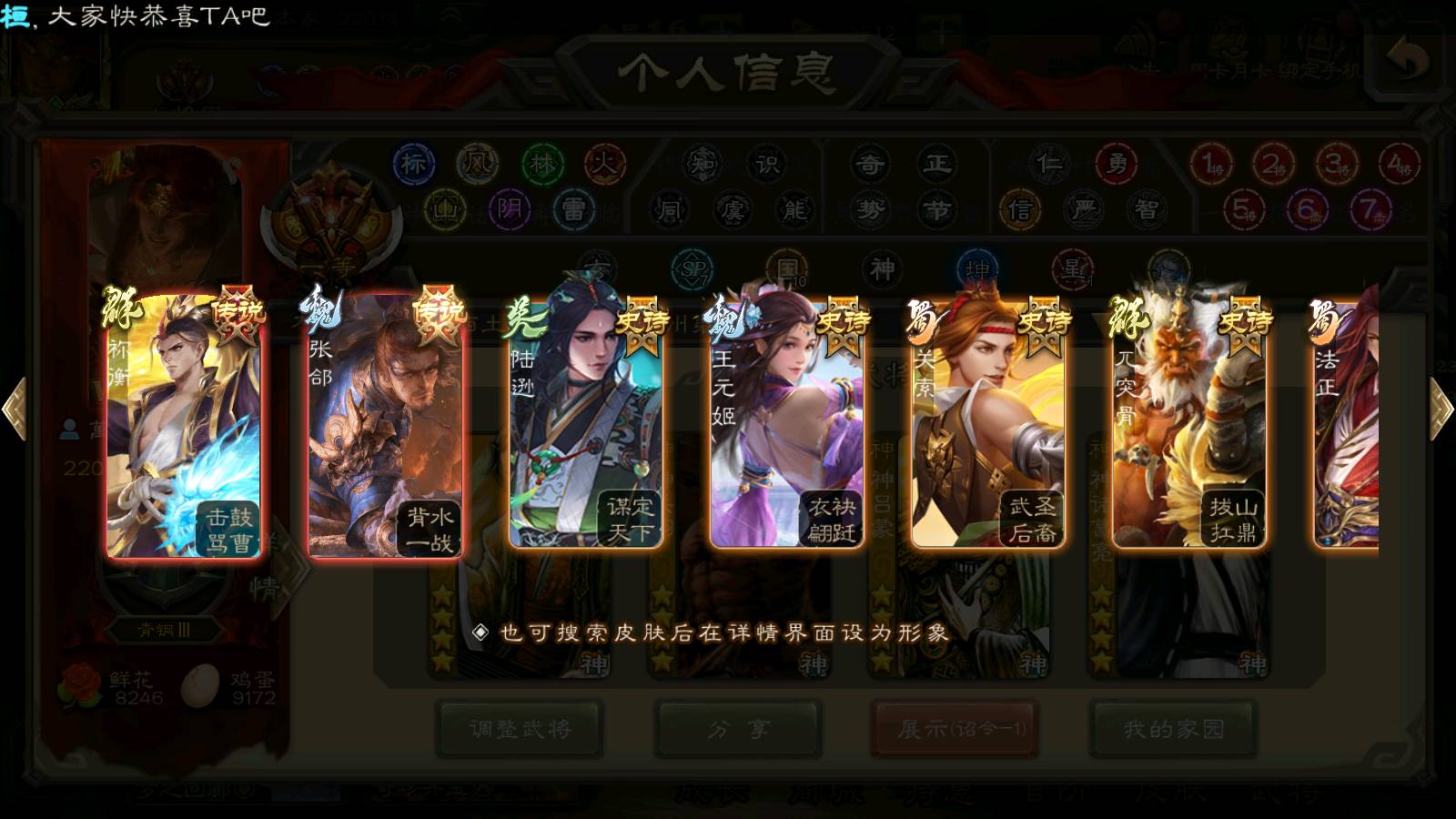Viewport: 1456px width, 819px height.
Task: Toggle the 火 pack filter icon
Action: pos(604,165)
